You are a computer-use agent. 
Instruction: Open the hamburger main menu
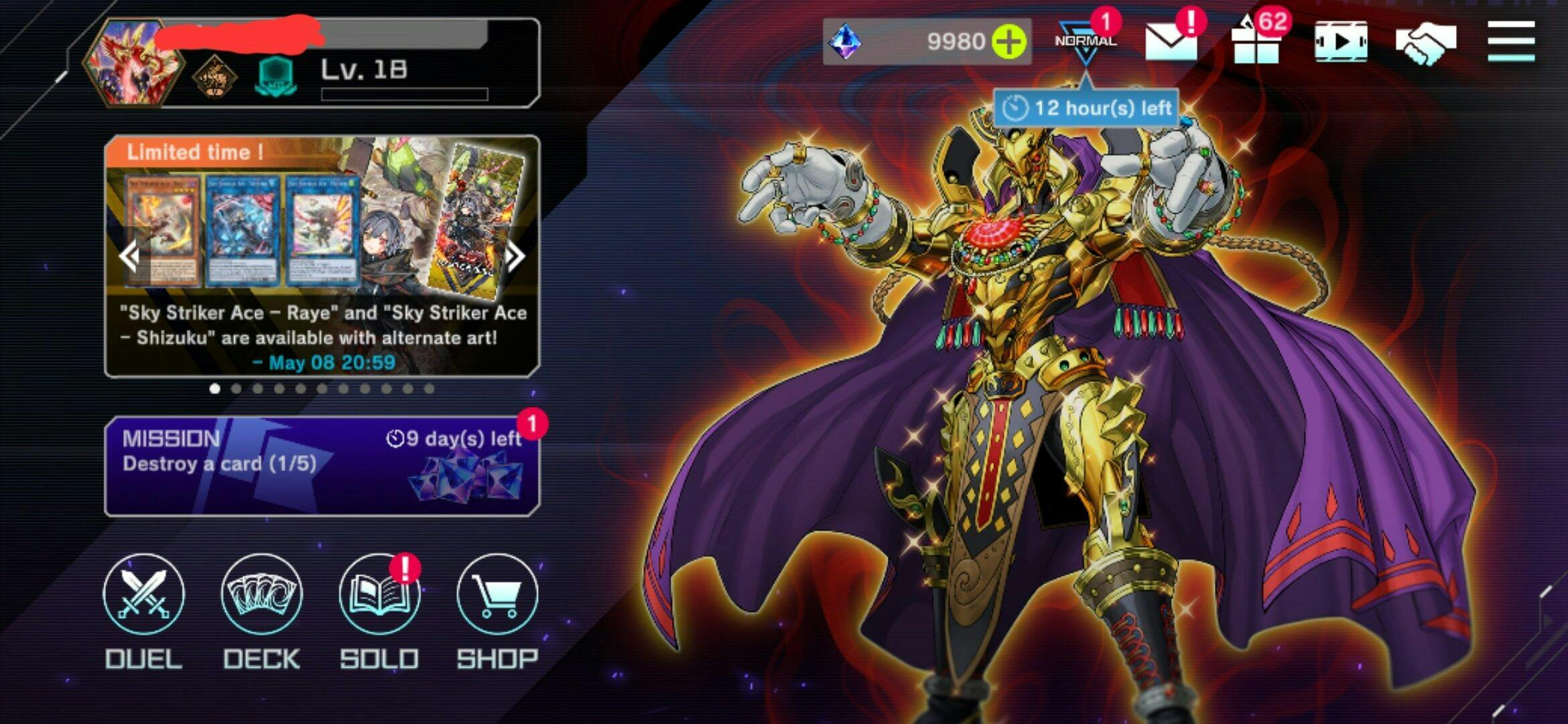pyautogui.click(x=1511, y=42)
